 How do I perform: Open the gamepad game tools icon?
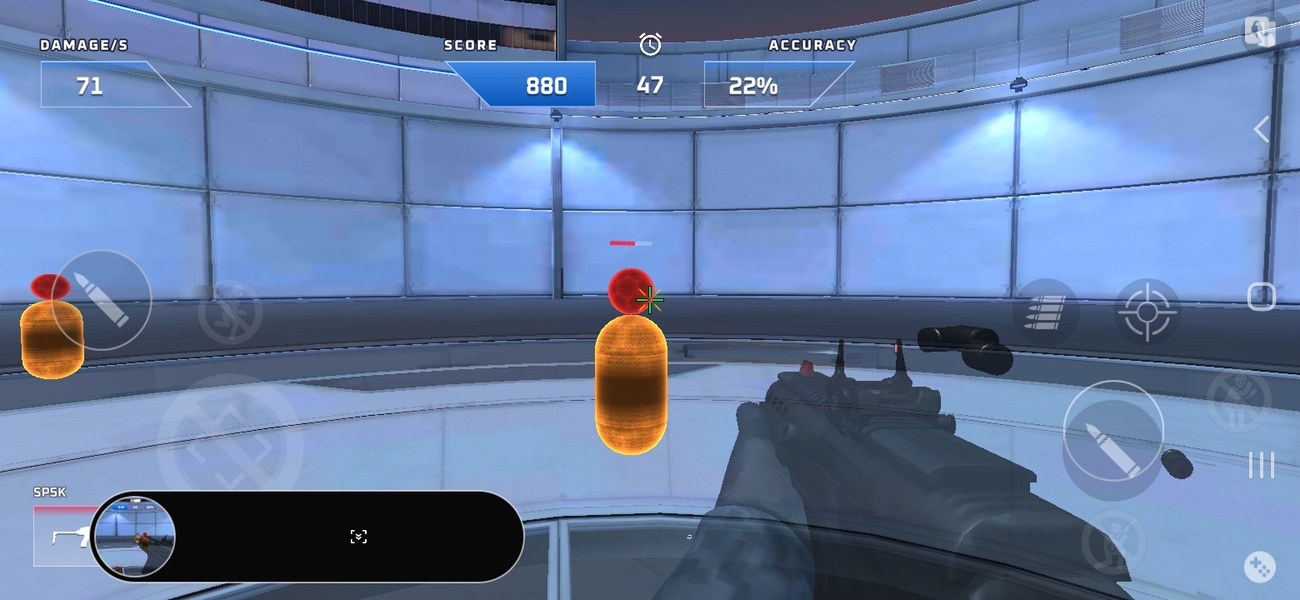point(1259,567)
